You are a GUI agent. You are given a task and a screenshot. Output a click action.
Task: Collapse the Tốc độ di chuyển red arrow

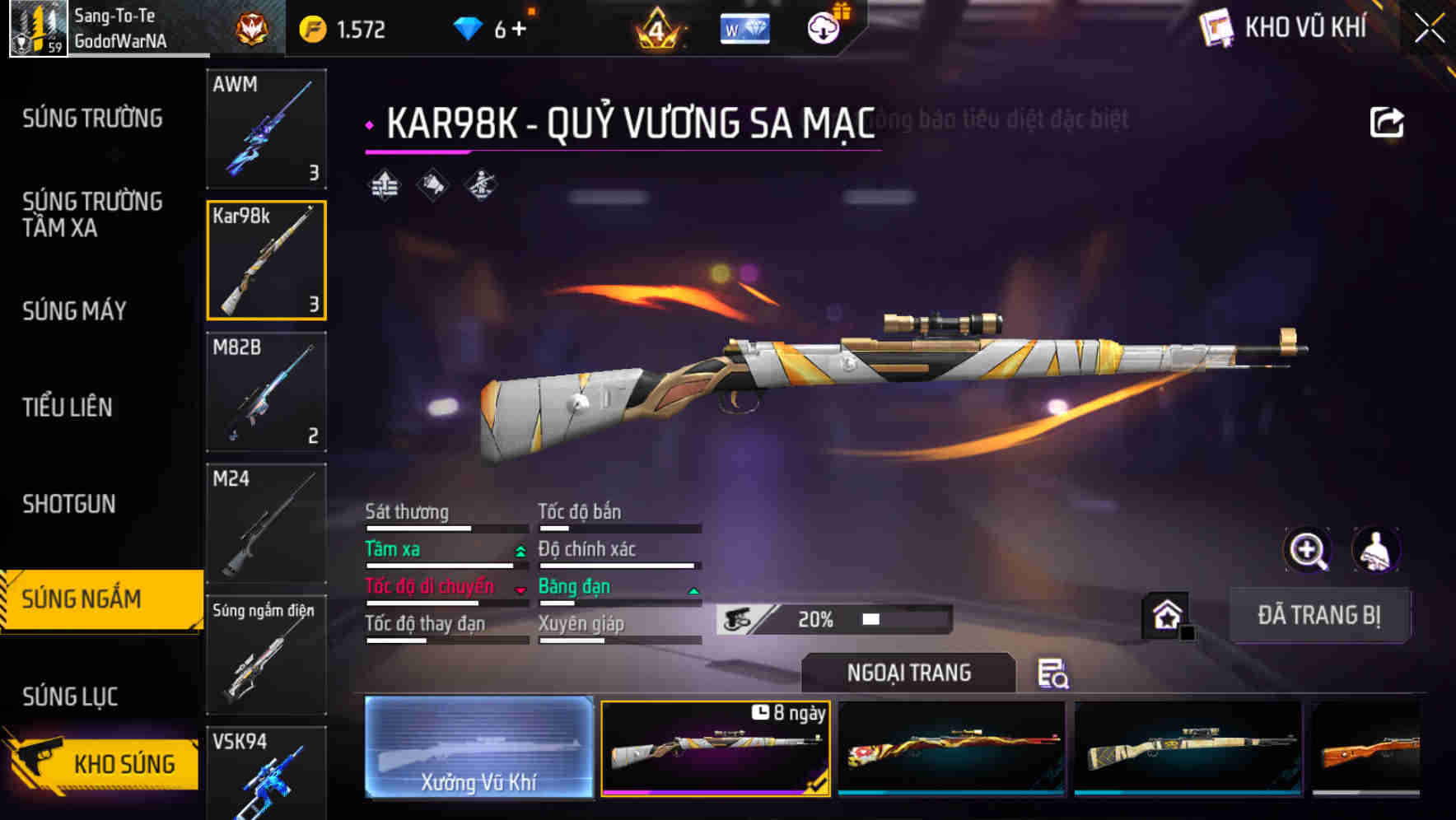pos(520,591)
